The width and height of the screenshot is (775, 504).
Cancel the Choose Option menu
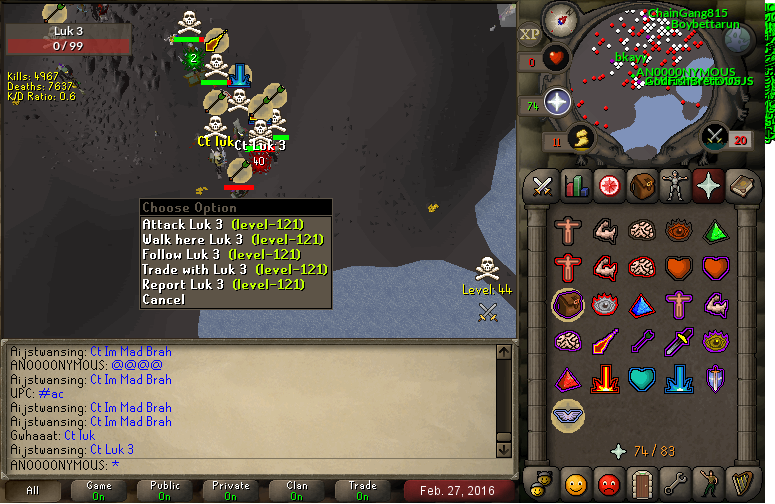pyautogui.click(x=164, y=300)
